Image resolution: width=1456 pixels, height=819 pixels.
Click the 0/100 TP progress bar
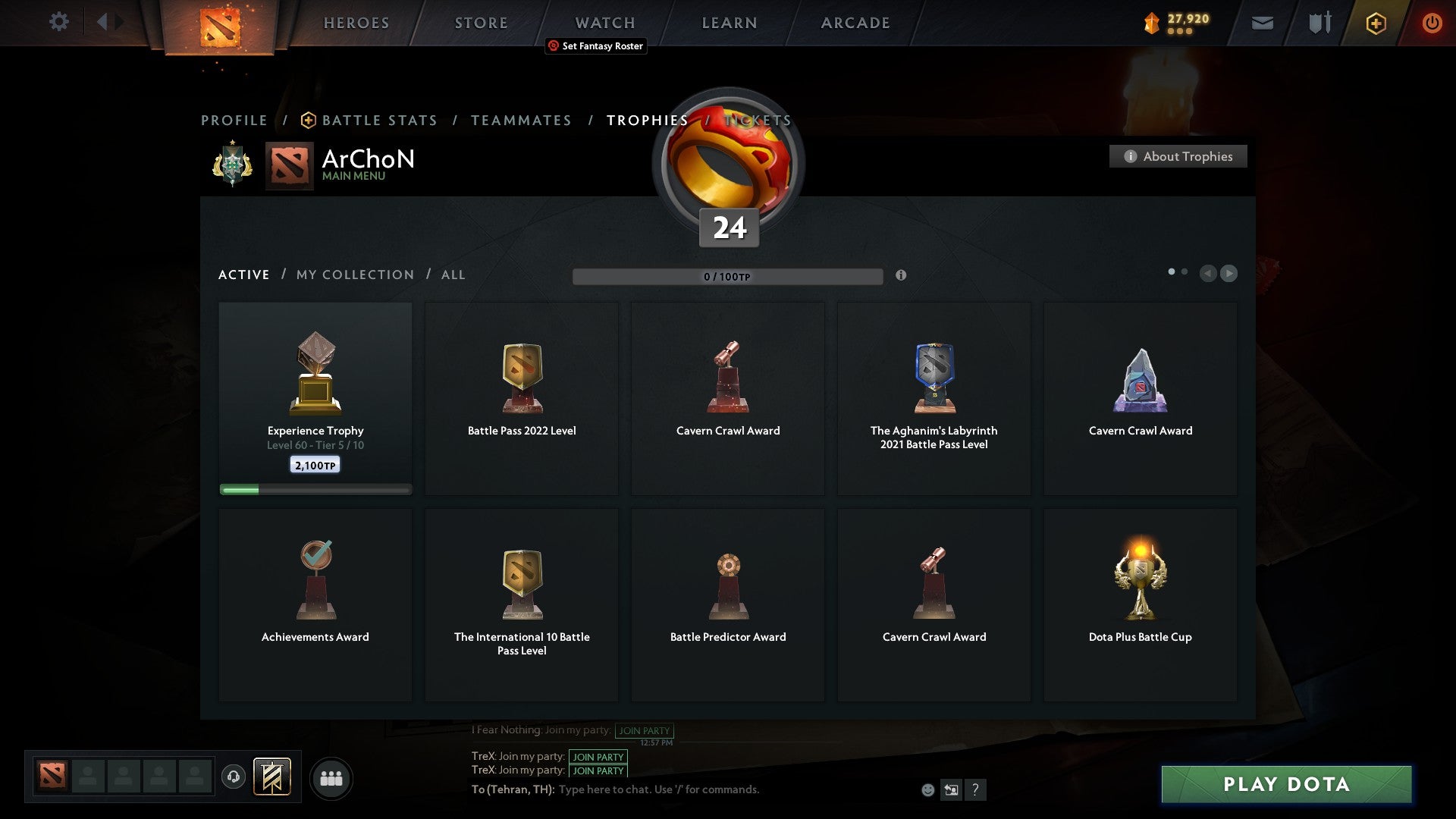728,276
